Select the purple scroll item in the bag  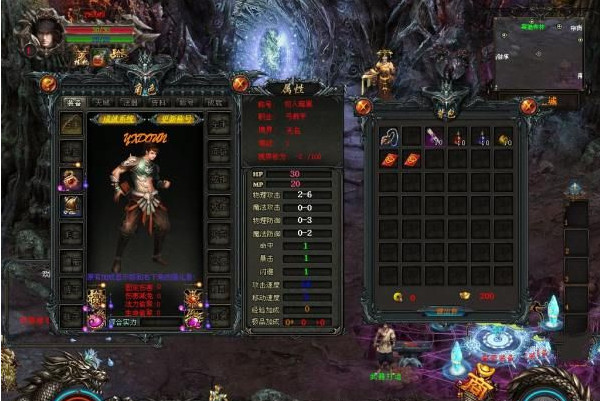[x=434, y=137]
